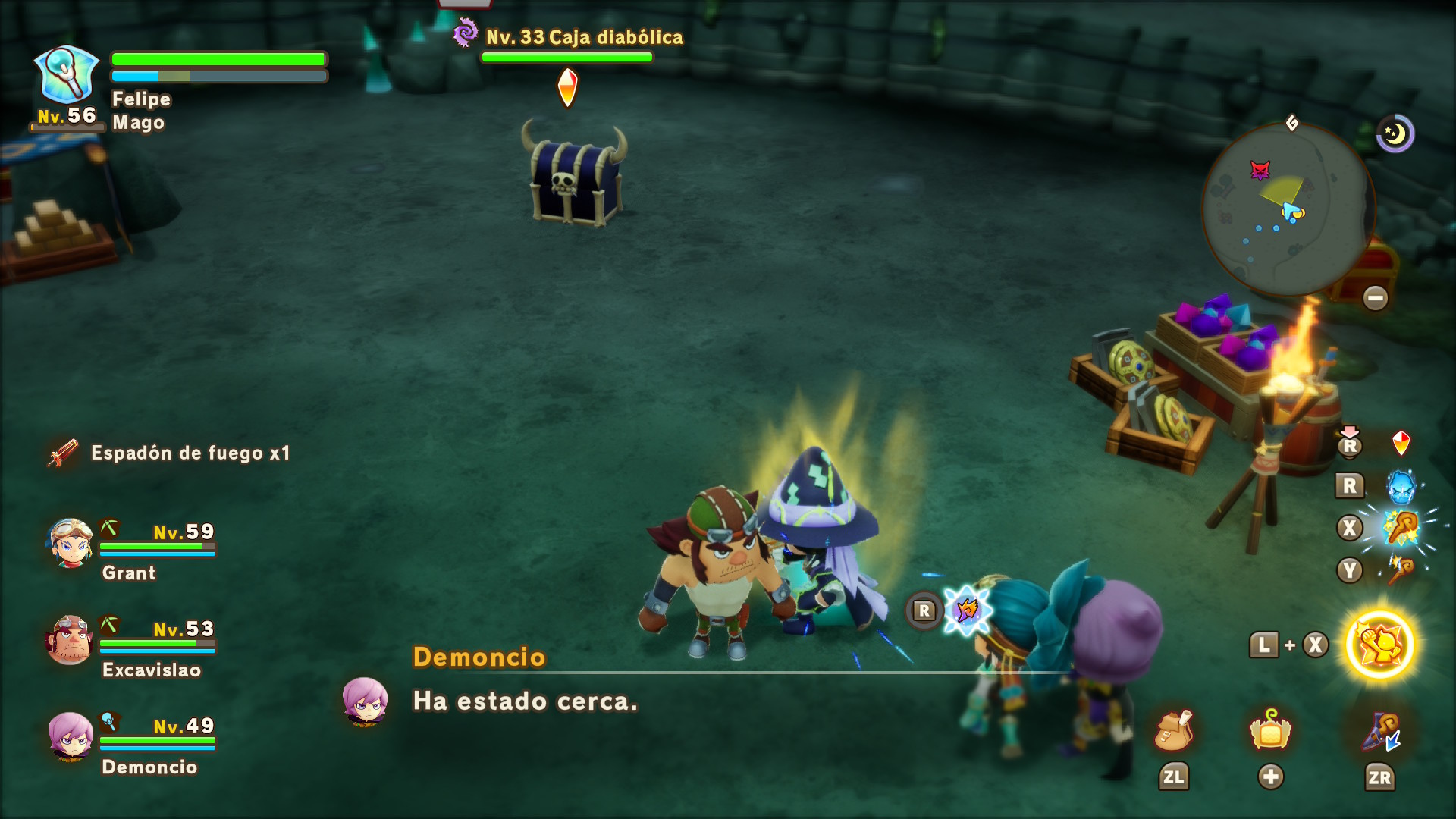The height and width of the screenshot is (819, 1456).
Task: Select Grant's party portrait
Action: (71, 543)
